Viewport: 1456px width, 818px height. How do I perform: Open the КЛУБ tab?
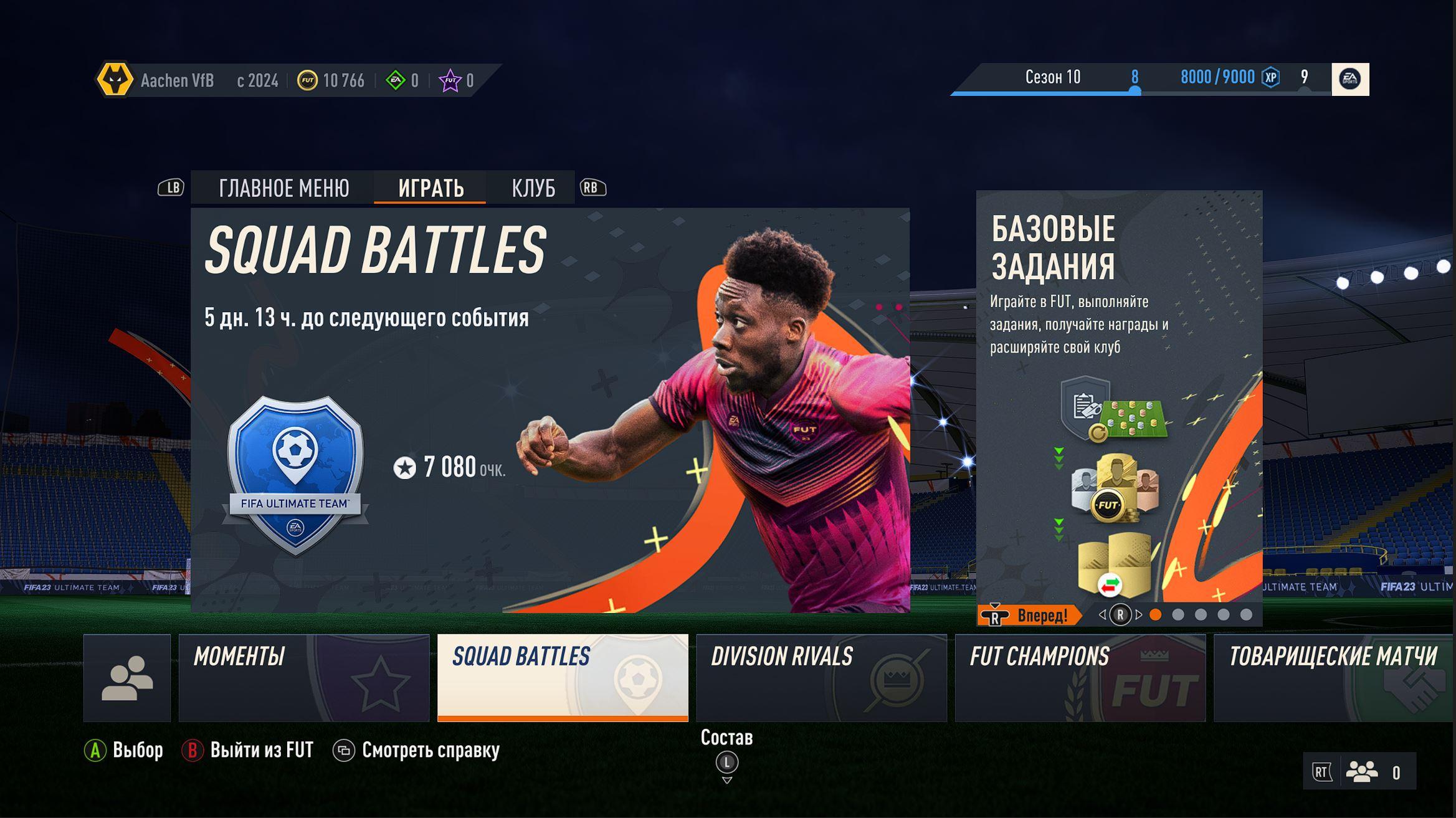pos(533,188)
